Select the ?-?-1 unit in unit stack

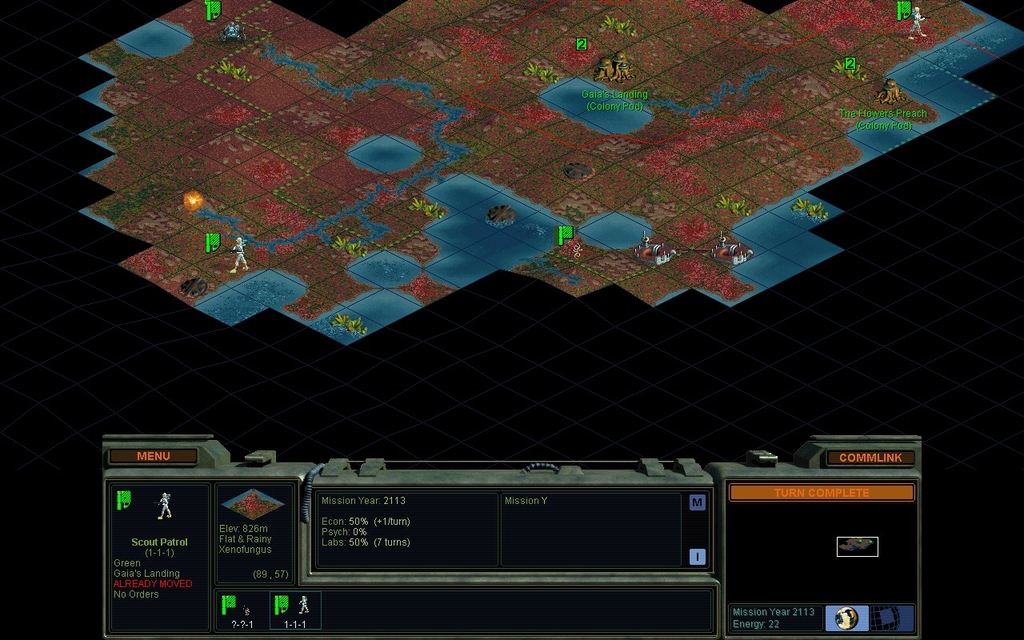[240, 610]
